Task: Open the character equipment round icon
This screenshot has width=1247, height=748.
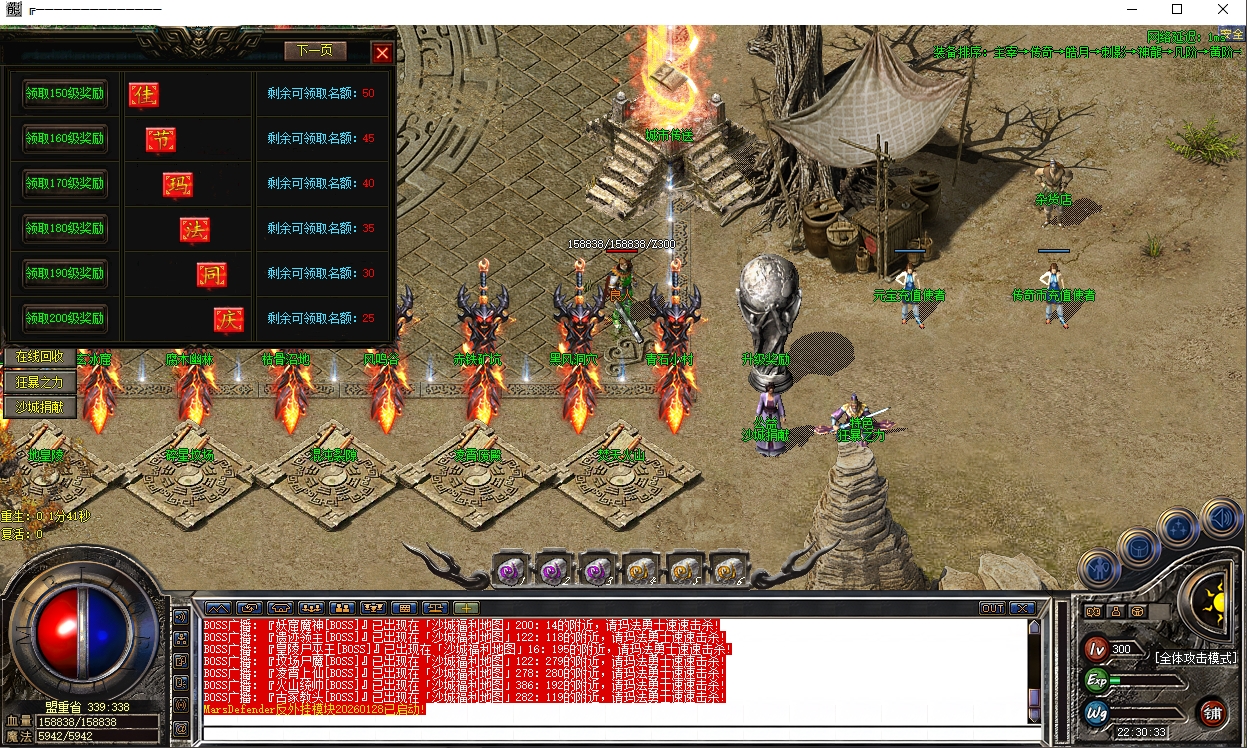Action: pyautogui.click(x=1098, y=569)
